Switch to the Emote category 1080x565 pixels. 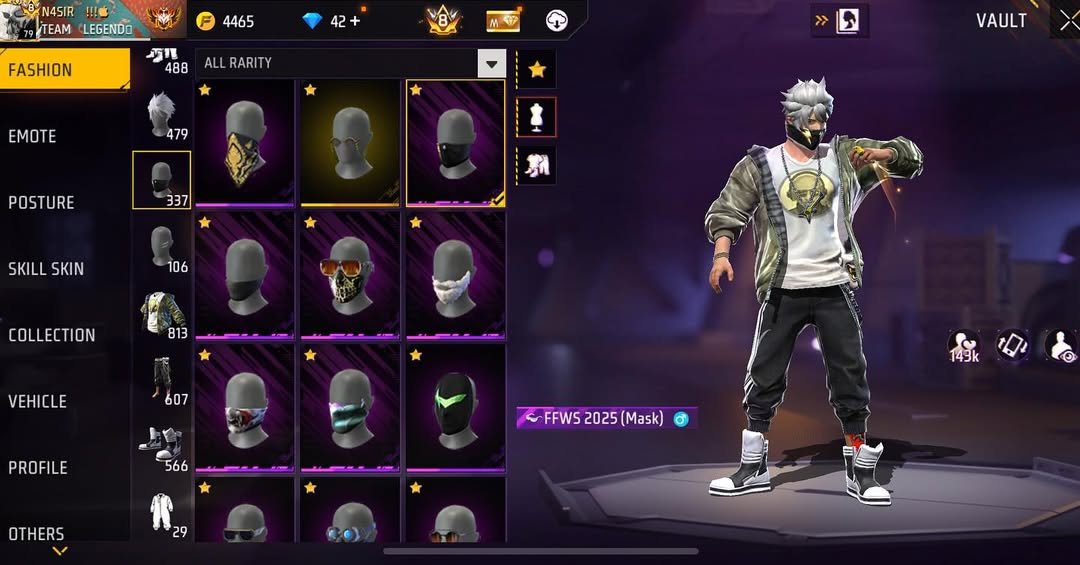(64, 136)
